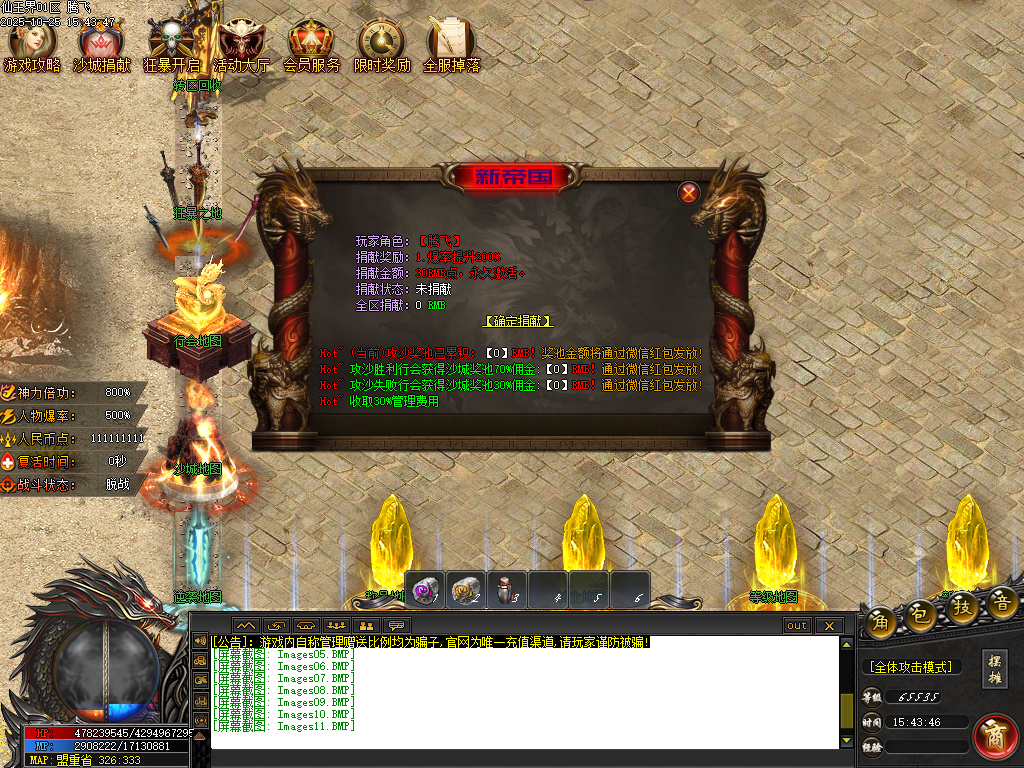Activate the 狂暴开启 skull icon
Image resolution: width=1024 pixels, height=768 pixels.
171,46
